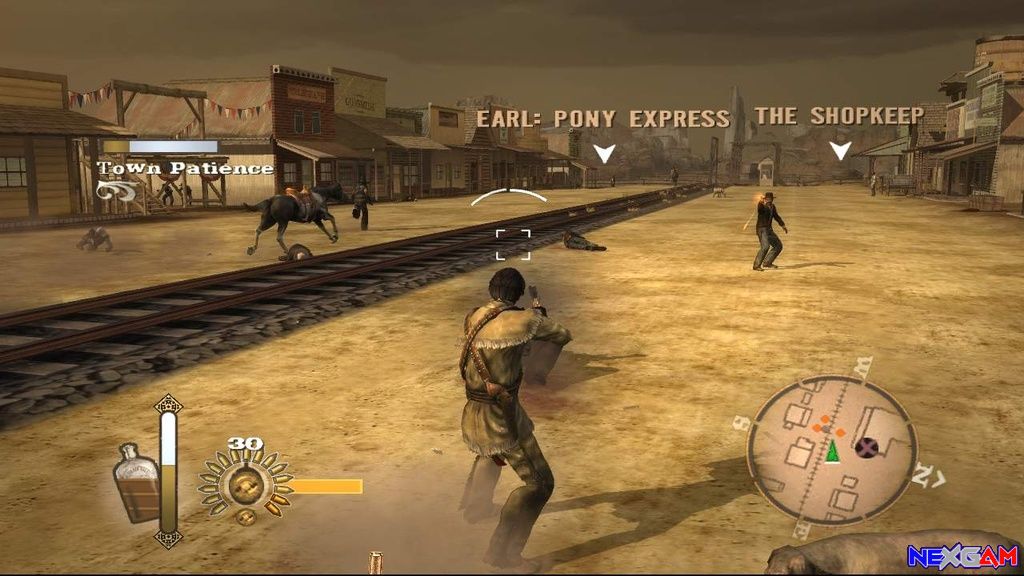Select the Earl: Pony Express target marker
Screen dimensions: 1024x576
tap(604, 153)
